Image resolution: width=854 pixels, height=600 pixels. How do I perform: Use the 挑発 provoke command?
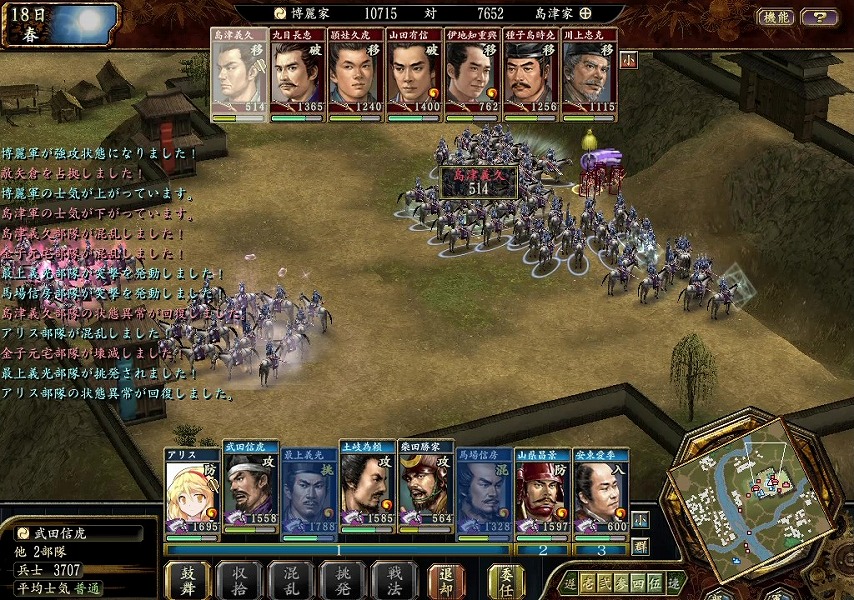343,580
